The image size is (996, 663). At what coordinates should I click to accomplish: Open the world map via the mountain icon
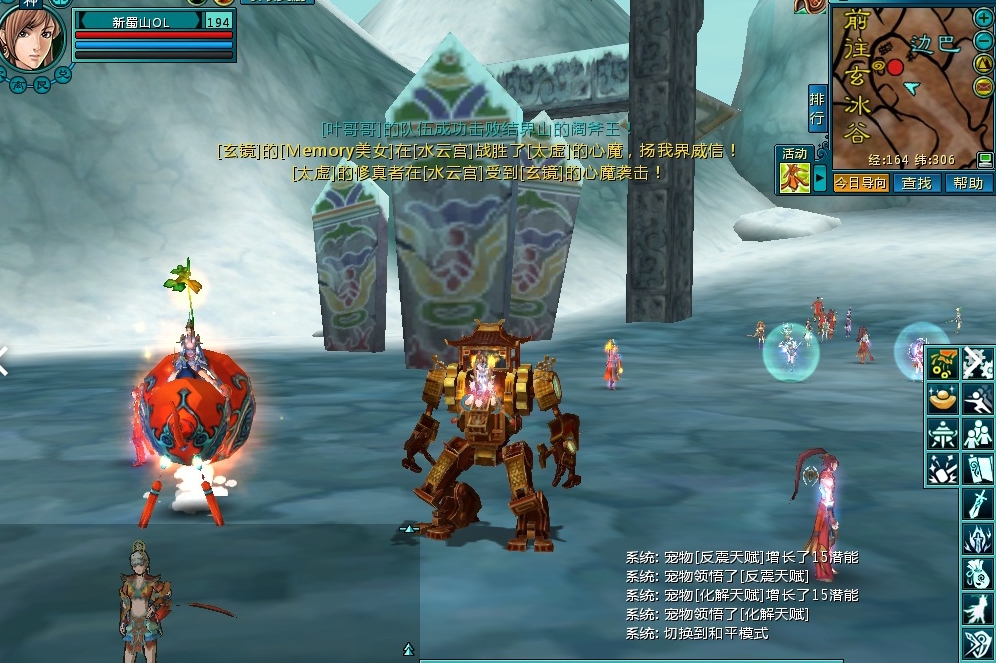982,62
